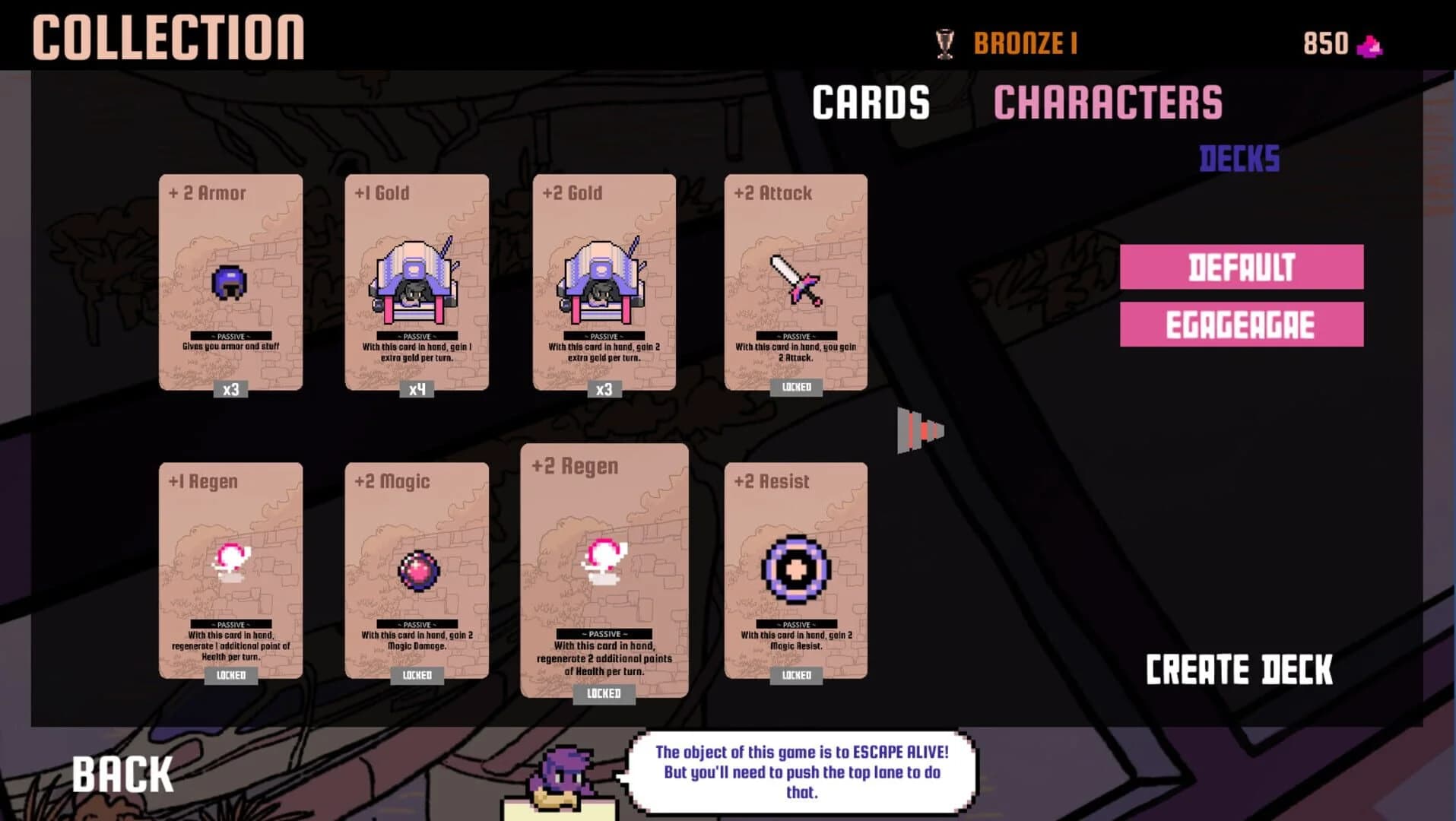
Task: Switch to the Cards tab
Action: 871,102
